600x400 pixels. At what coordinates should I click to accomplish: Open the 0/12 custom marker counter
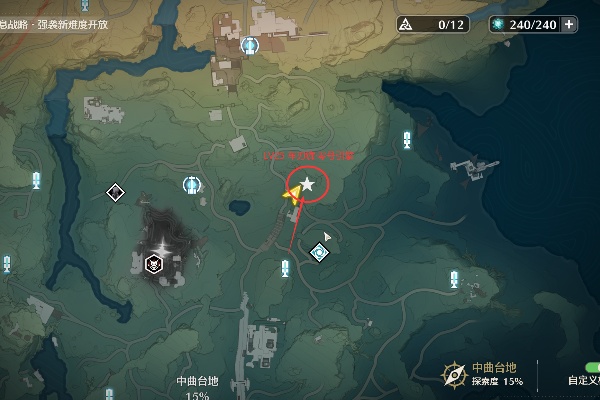click(432, 24)
